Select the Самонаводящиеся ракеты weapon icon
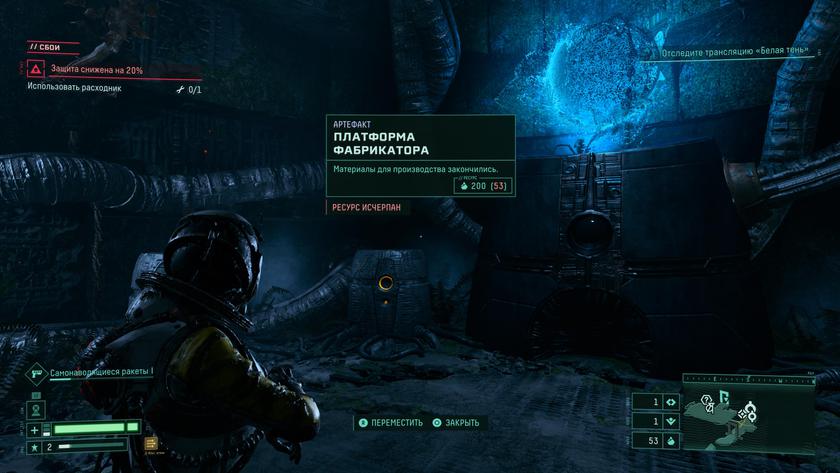Image resolution: width=840 pixels, height=473 pixels. (x=36, y=372)
